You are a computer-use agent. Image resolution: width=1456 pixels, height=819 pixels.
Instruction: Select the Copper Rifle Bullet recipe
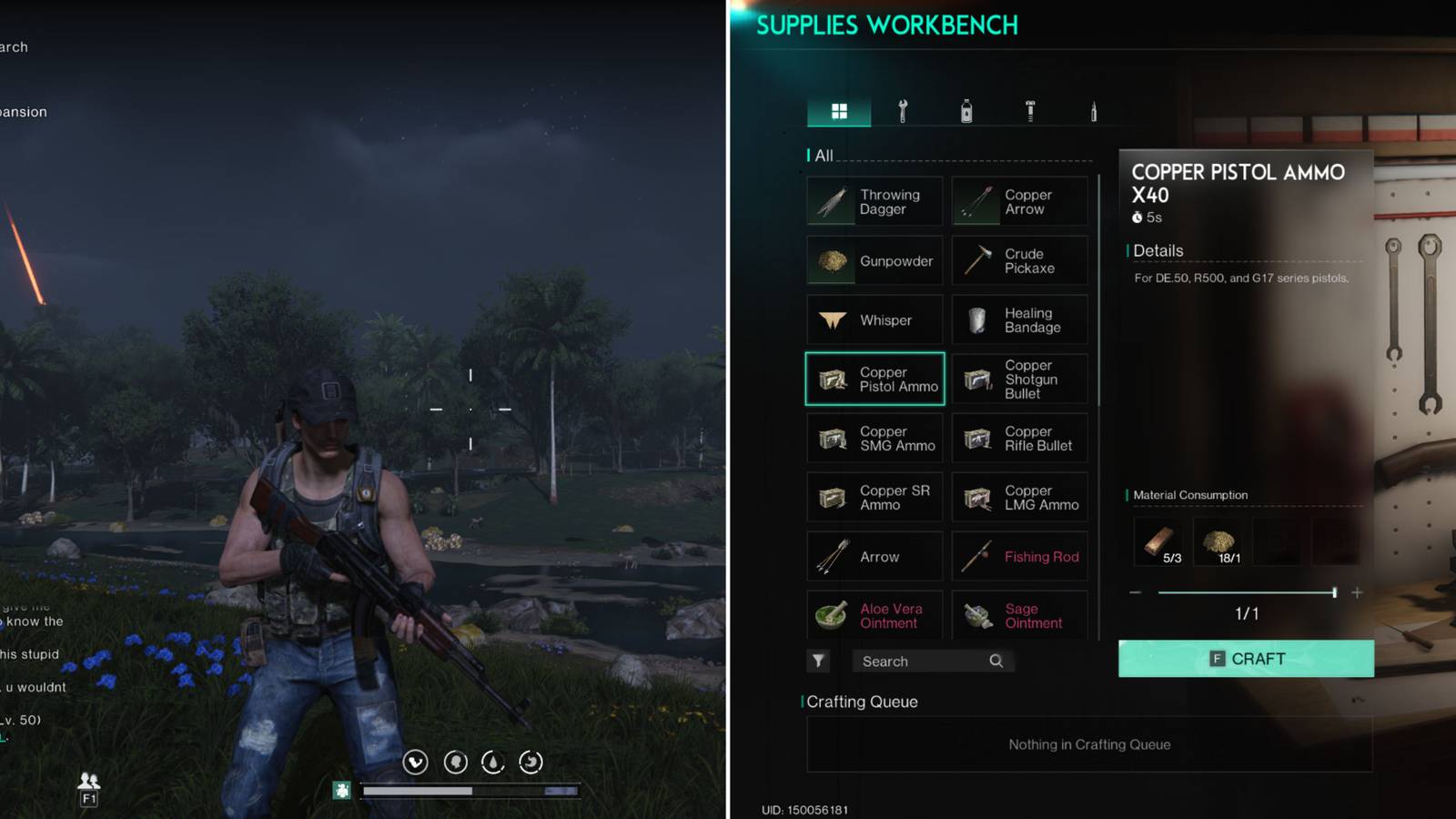[1019, 438]
